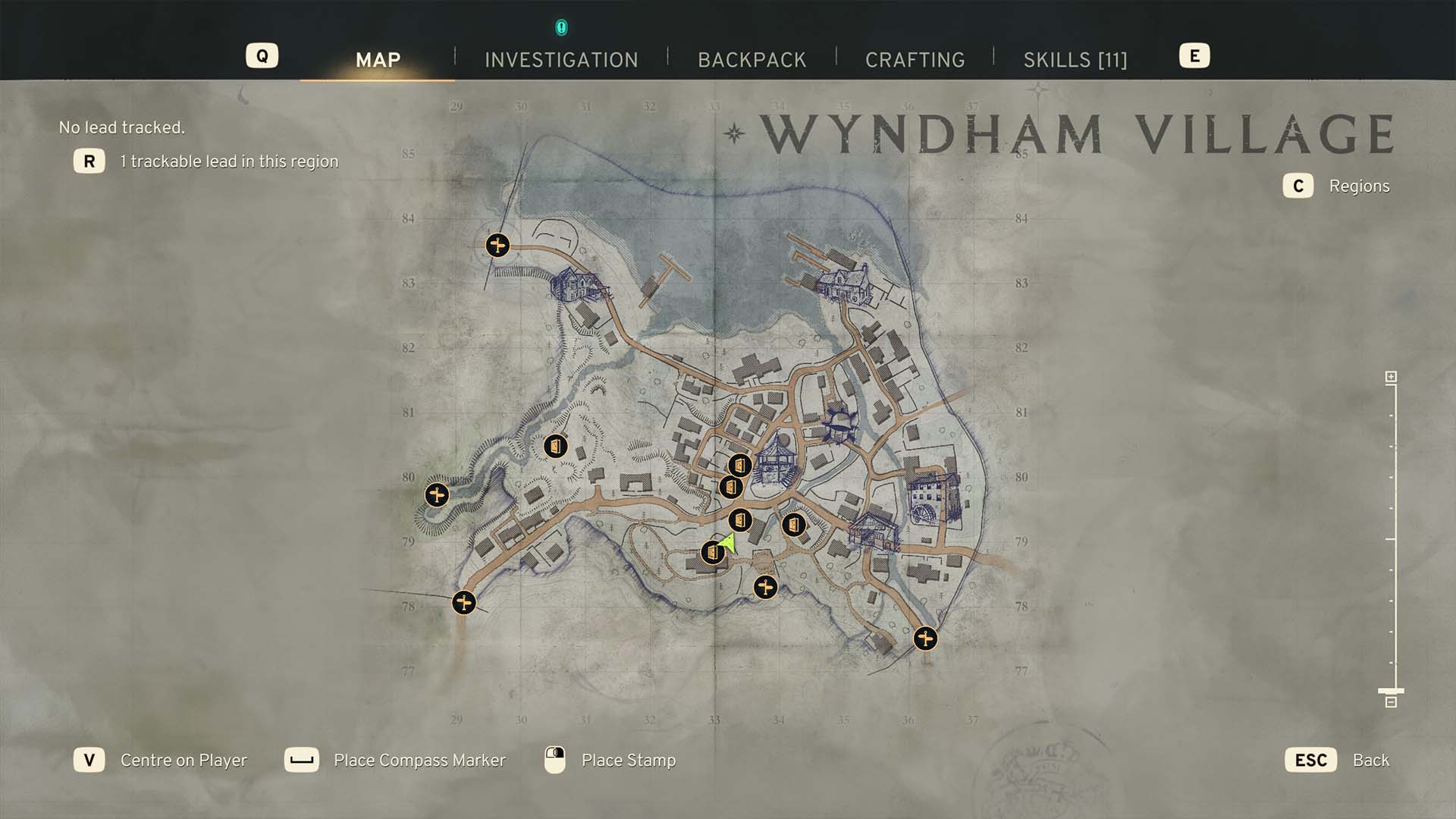Image resolution: width=1456 pixels, height=819 pixels.
Task: Pick the signpost marker on the western river bend
Action: point(436,495)
